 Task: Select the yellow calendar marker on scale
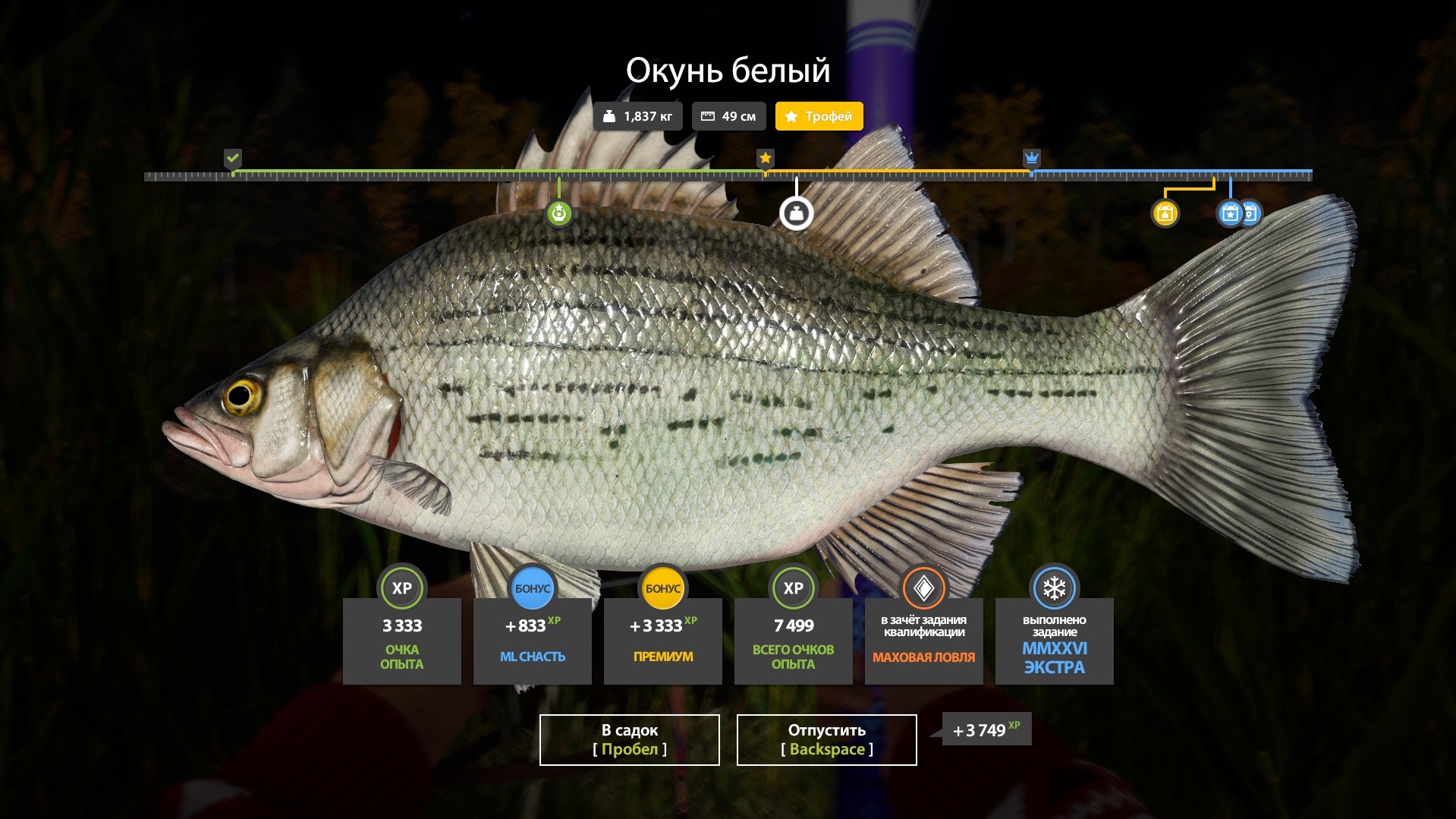coord(1165,213)
